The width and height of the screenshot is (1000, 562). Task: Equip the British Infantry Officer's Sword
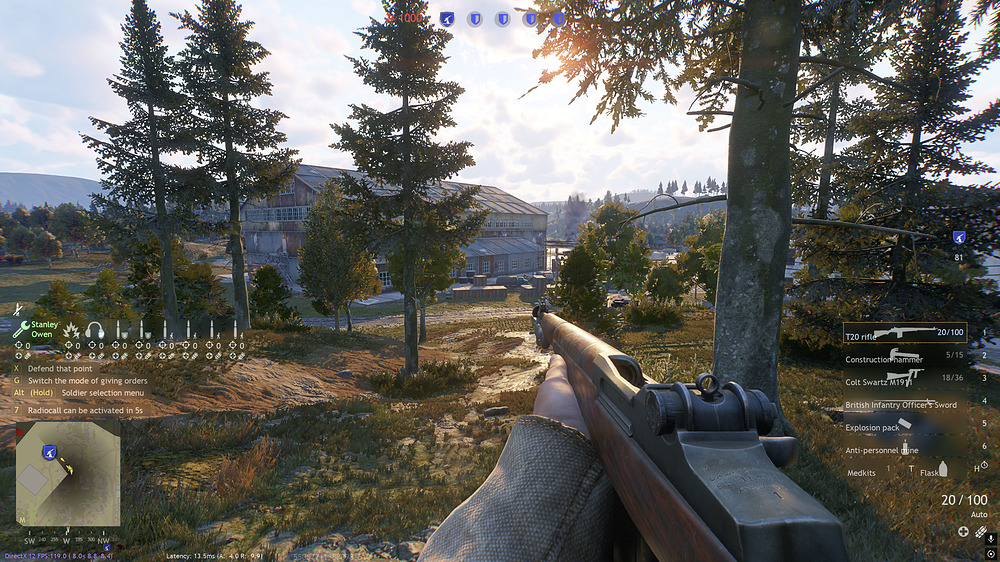pos(904,404)
